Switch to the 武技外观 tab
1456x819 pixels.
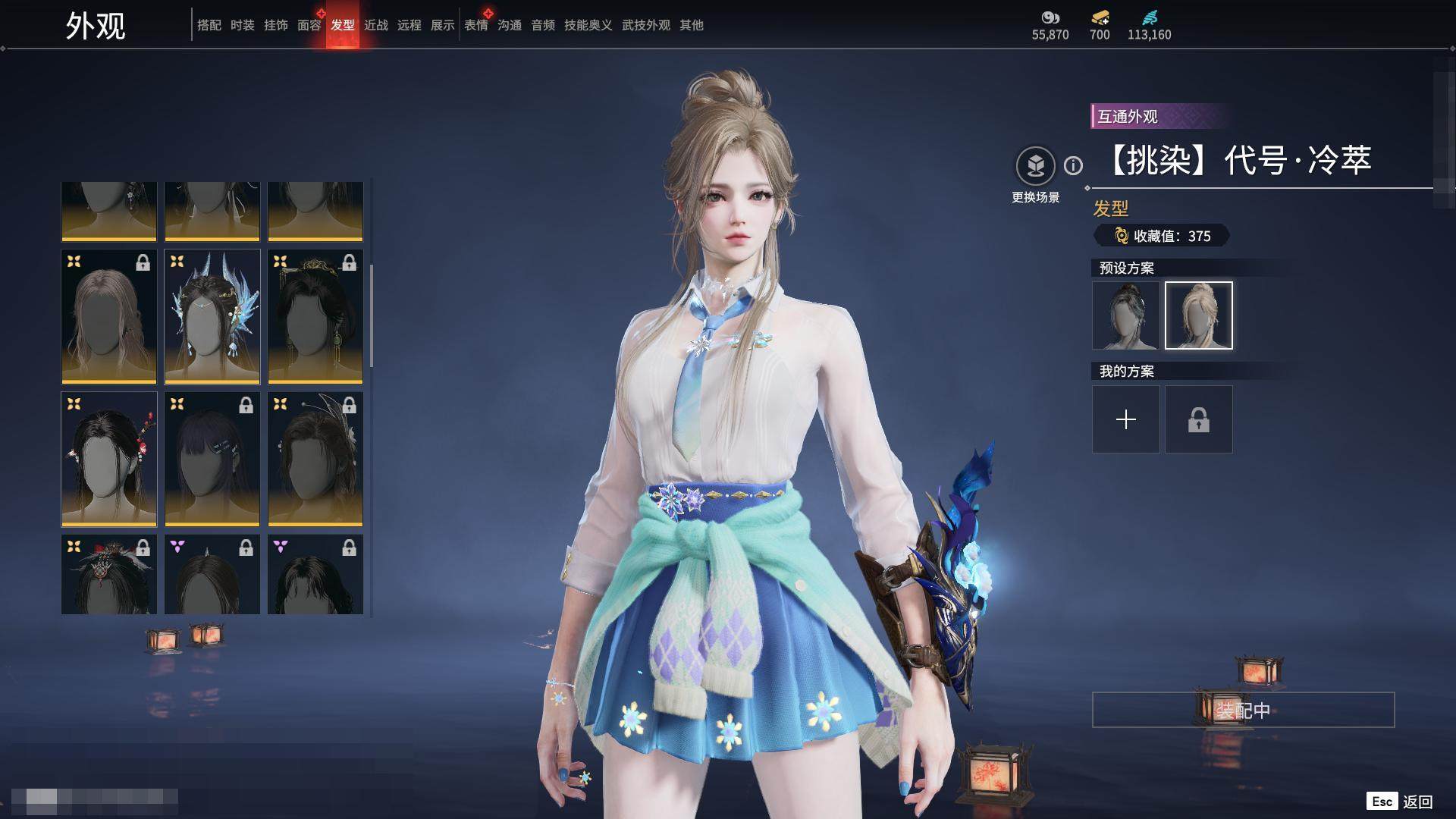click(x=645, y=25)
